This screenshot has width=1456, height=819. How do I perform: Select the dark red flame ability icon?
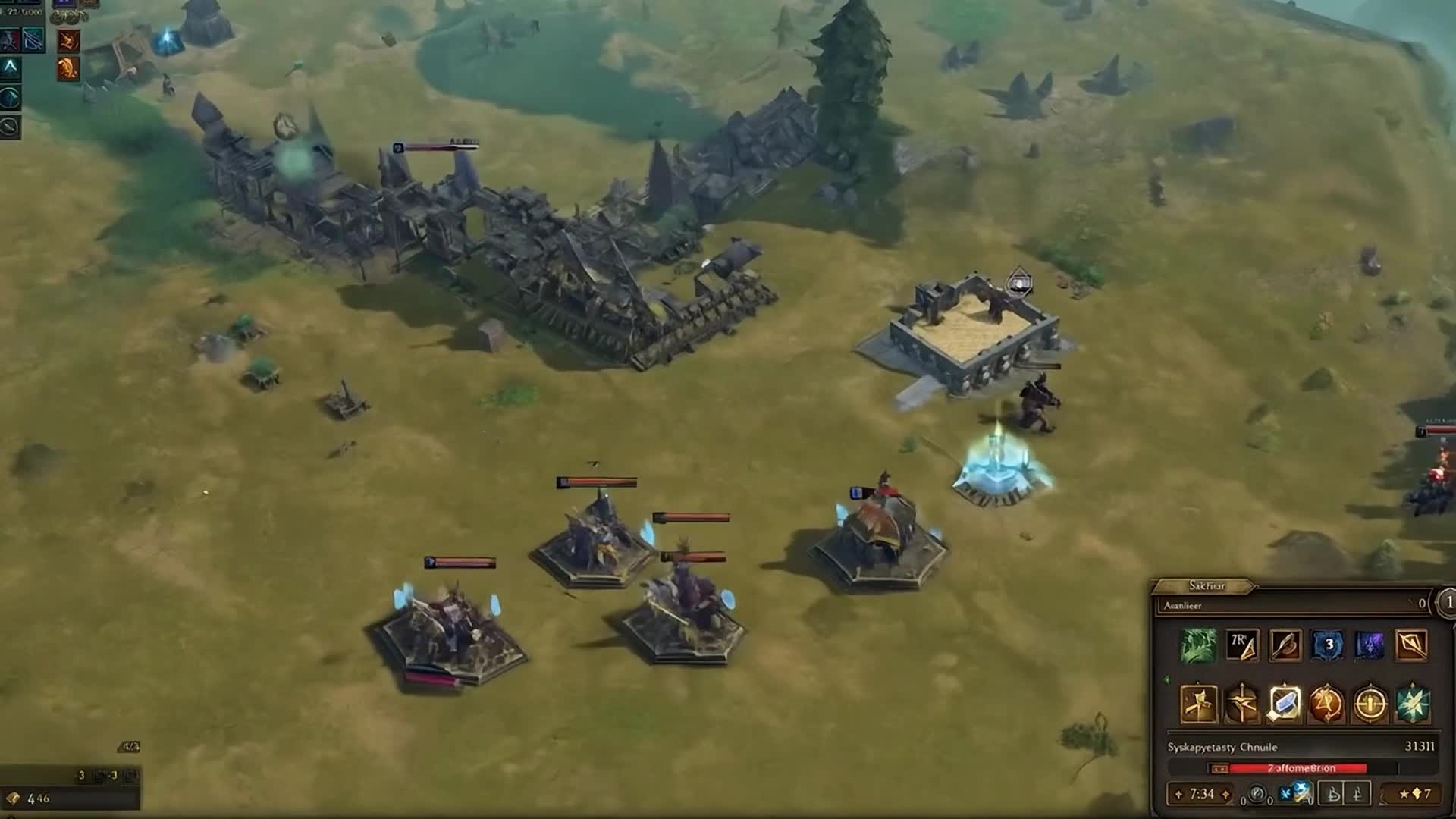tap(68, 39)
